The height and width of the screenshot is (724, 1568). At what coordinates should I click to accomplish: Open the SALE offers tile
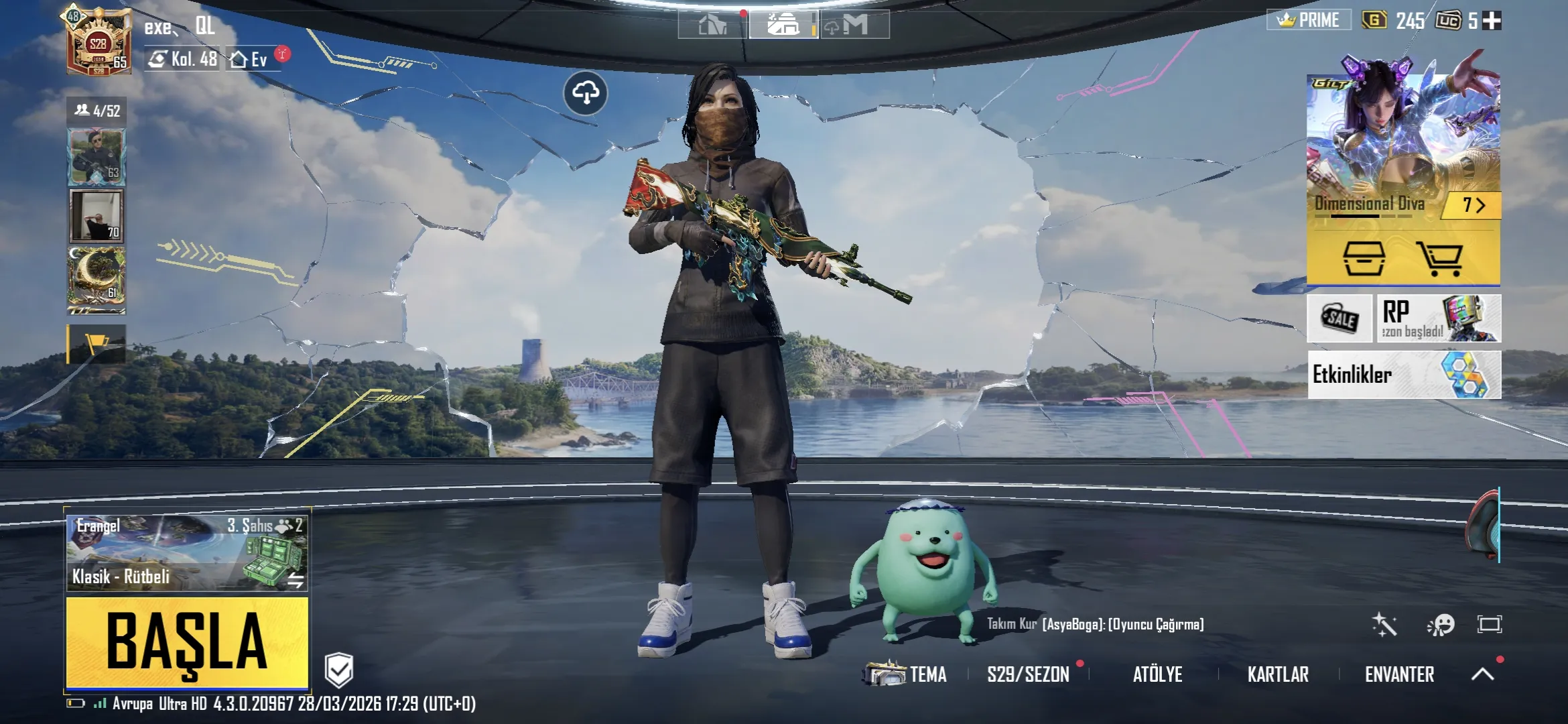[1340, 319]
